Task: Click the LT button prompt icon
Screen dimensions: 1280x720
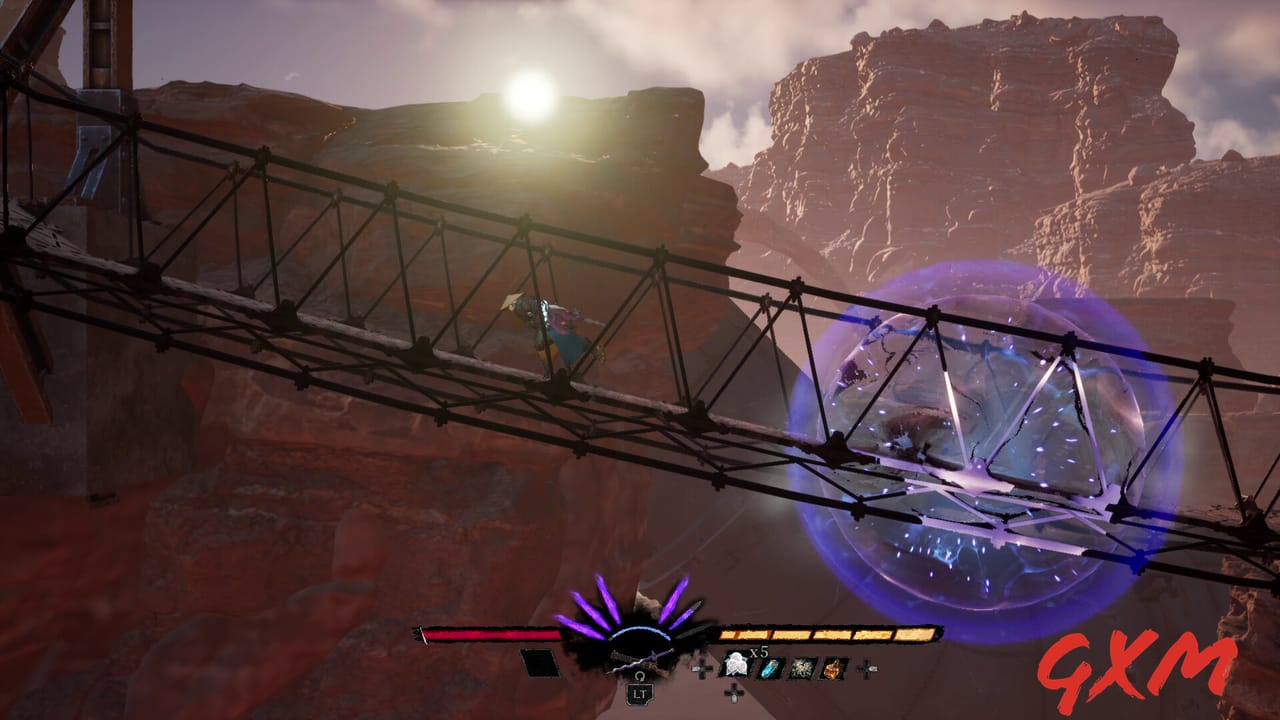Action: [641, 694]
